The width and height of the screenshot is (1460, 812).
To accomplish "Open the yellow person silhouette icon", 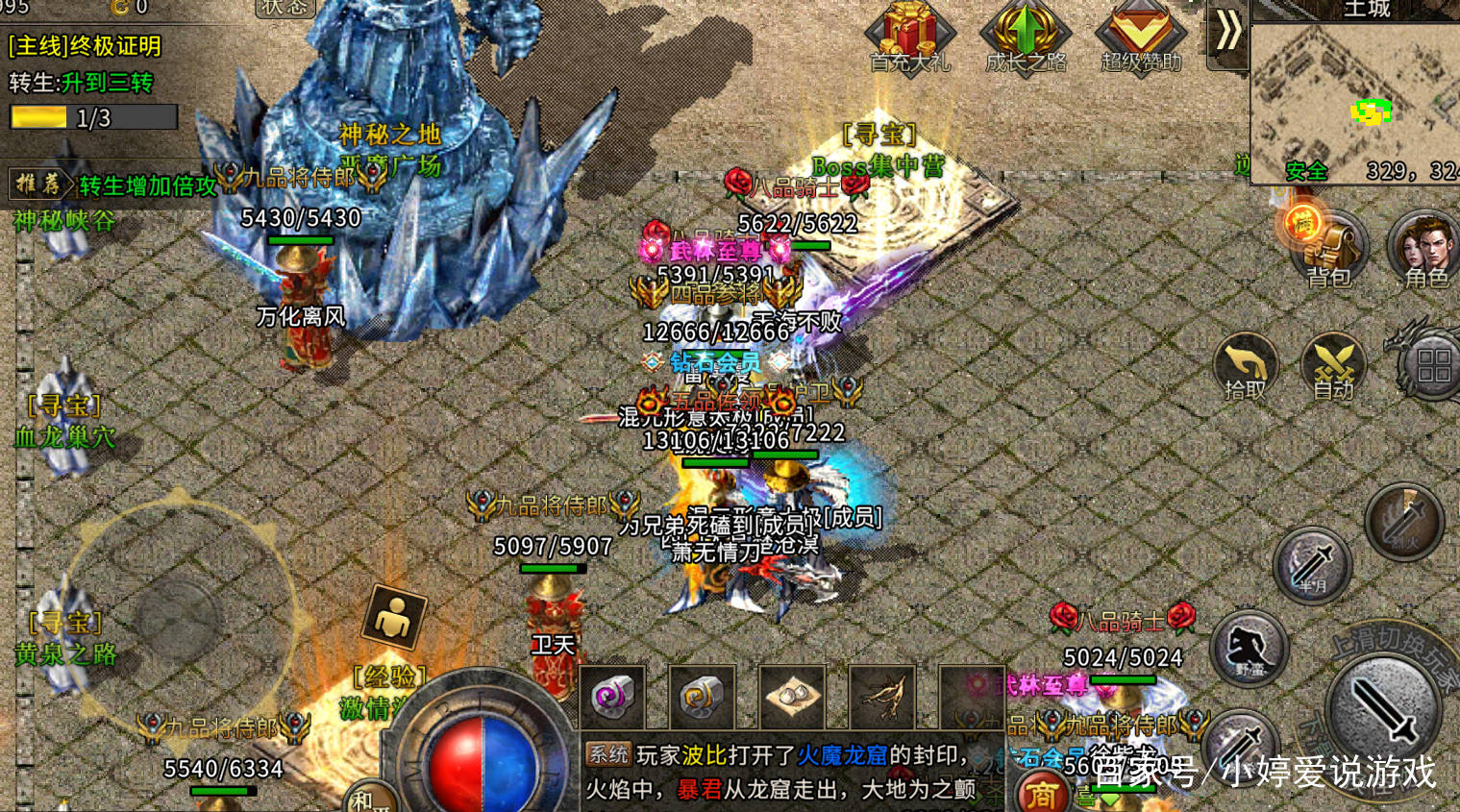I will click(x=393, y=616).
